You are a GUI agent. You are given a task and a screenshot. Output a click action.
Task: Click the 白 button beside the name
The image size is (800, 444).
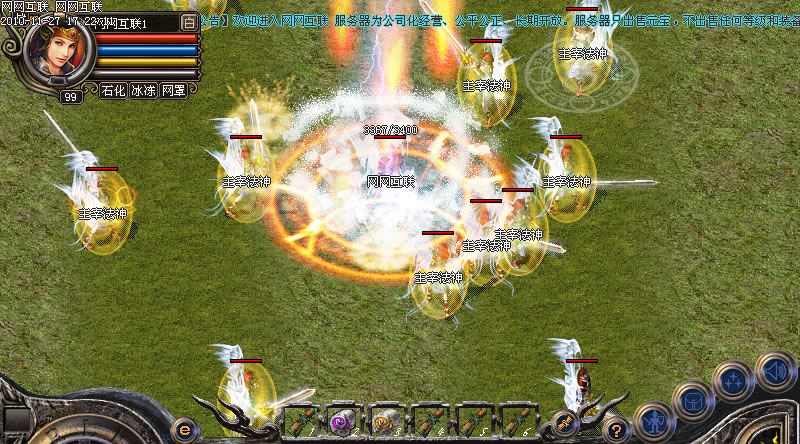[x=189, y=24]
